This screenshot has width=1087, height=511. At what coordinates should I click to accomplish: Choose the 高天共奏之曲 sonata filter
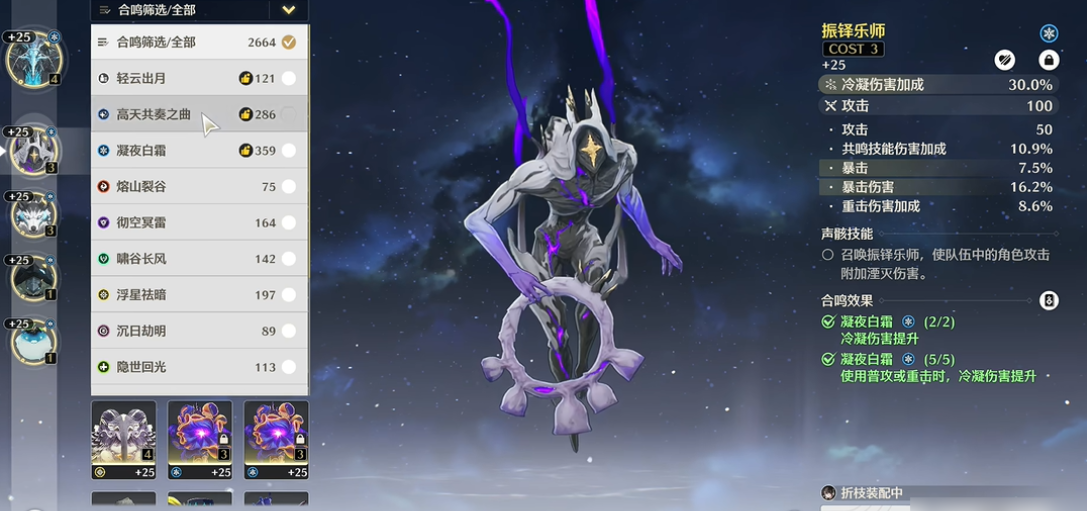pos(199,114)
